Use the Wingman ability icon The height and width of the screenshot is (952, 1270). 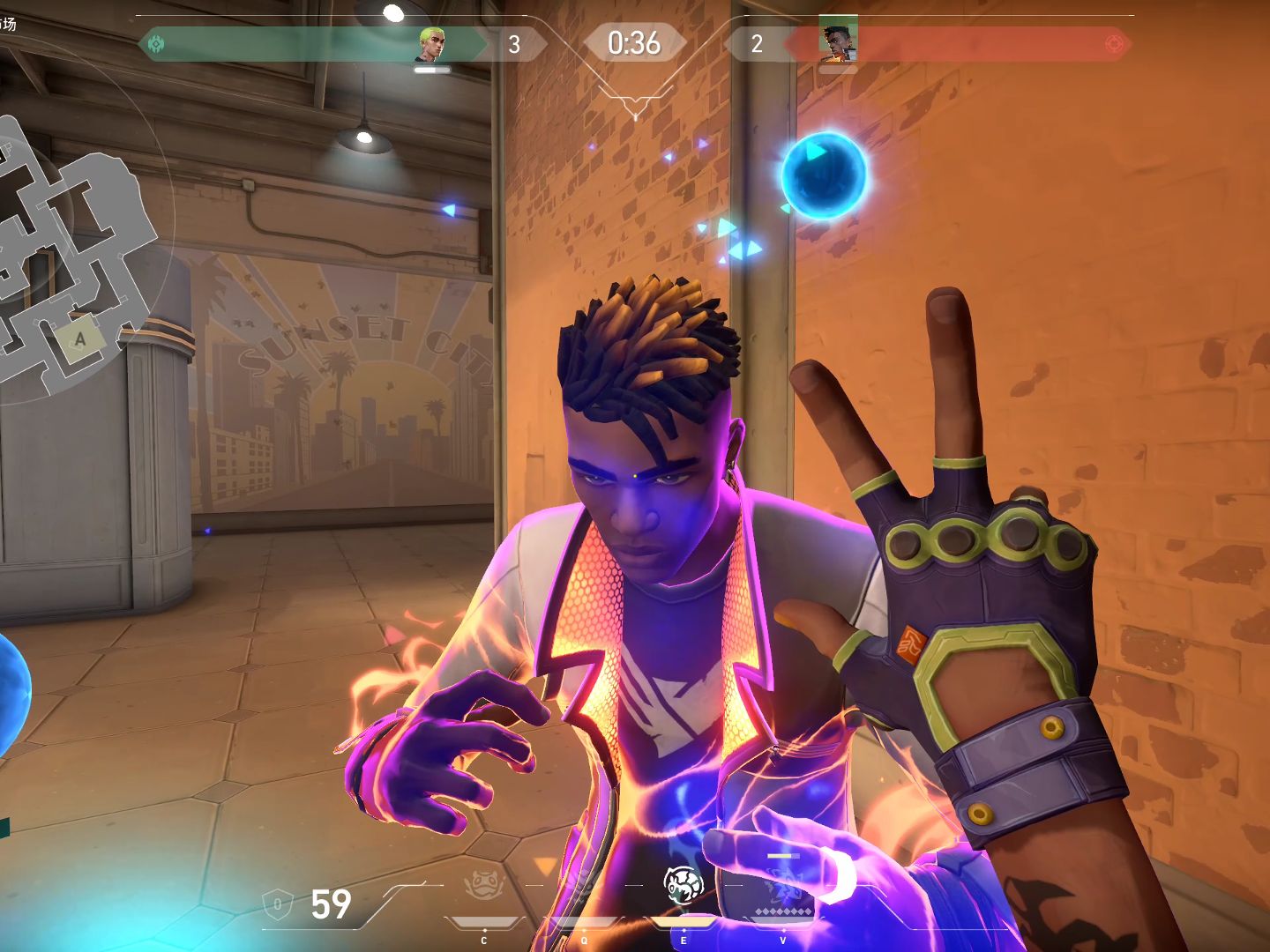pyautogui.click(x=582, y=885)
